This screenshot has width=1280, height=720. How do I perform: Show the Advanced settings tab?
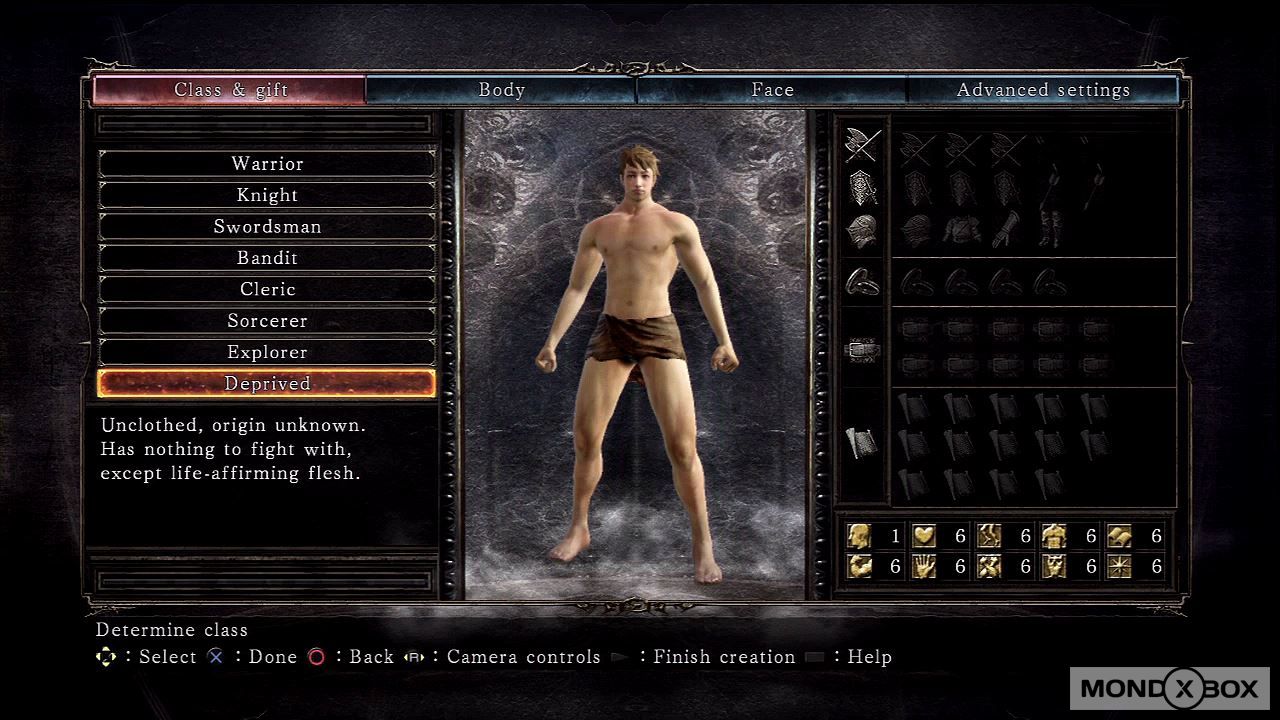pos(1043,90)
